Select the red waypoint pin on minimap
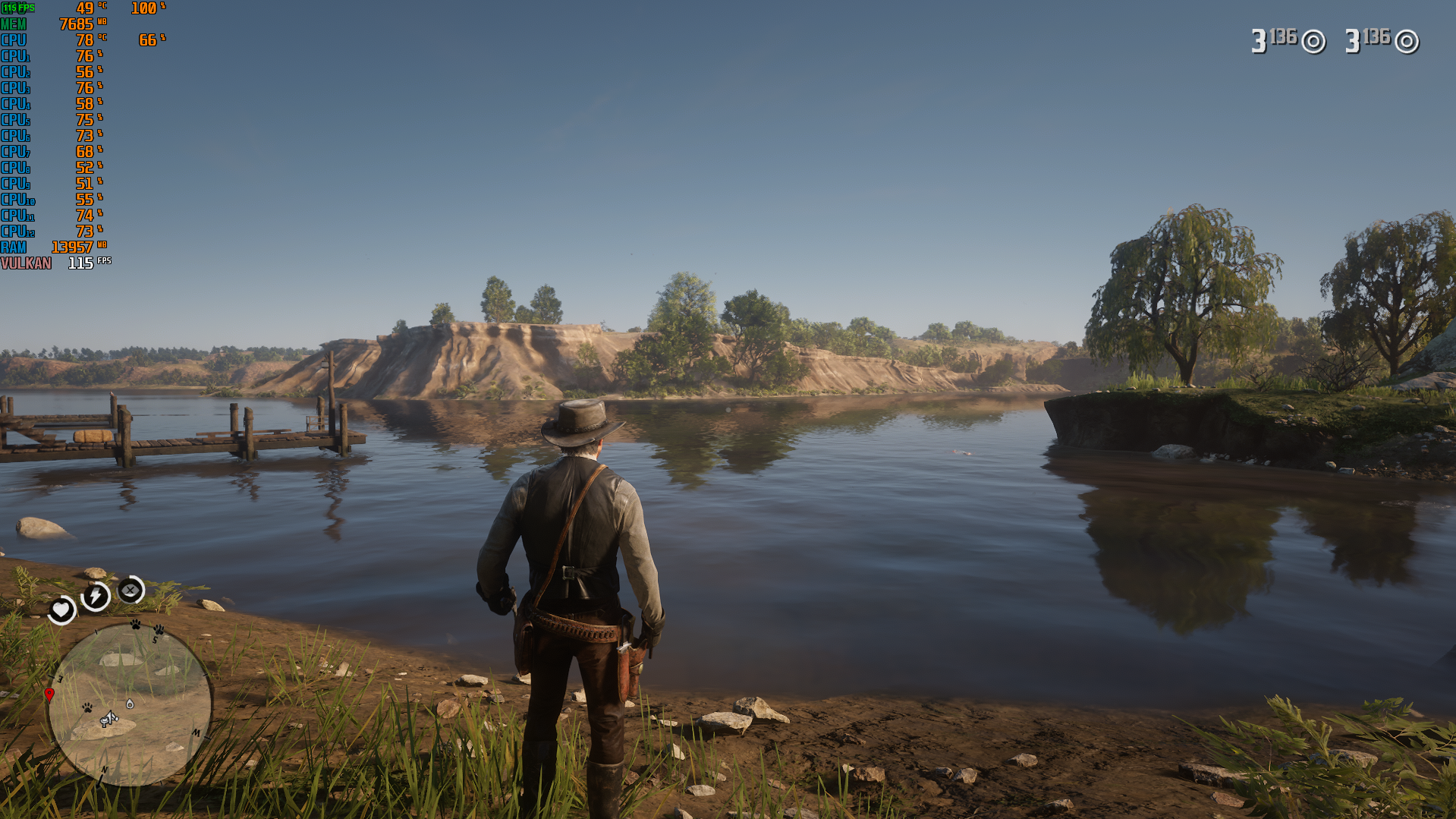Viewport: 1456px width, 819px height. click(49, 695)
